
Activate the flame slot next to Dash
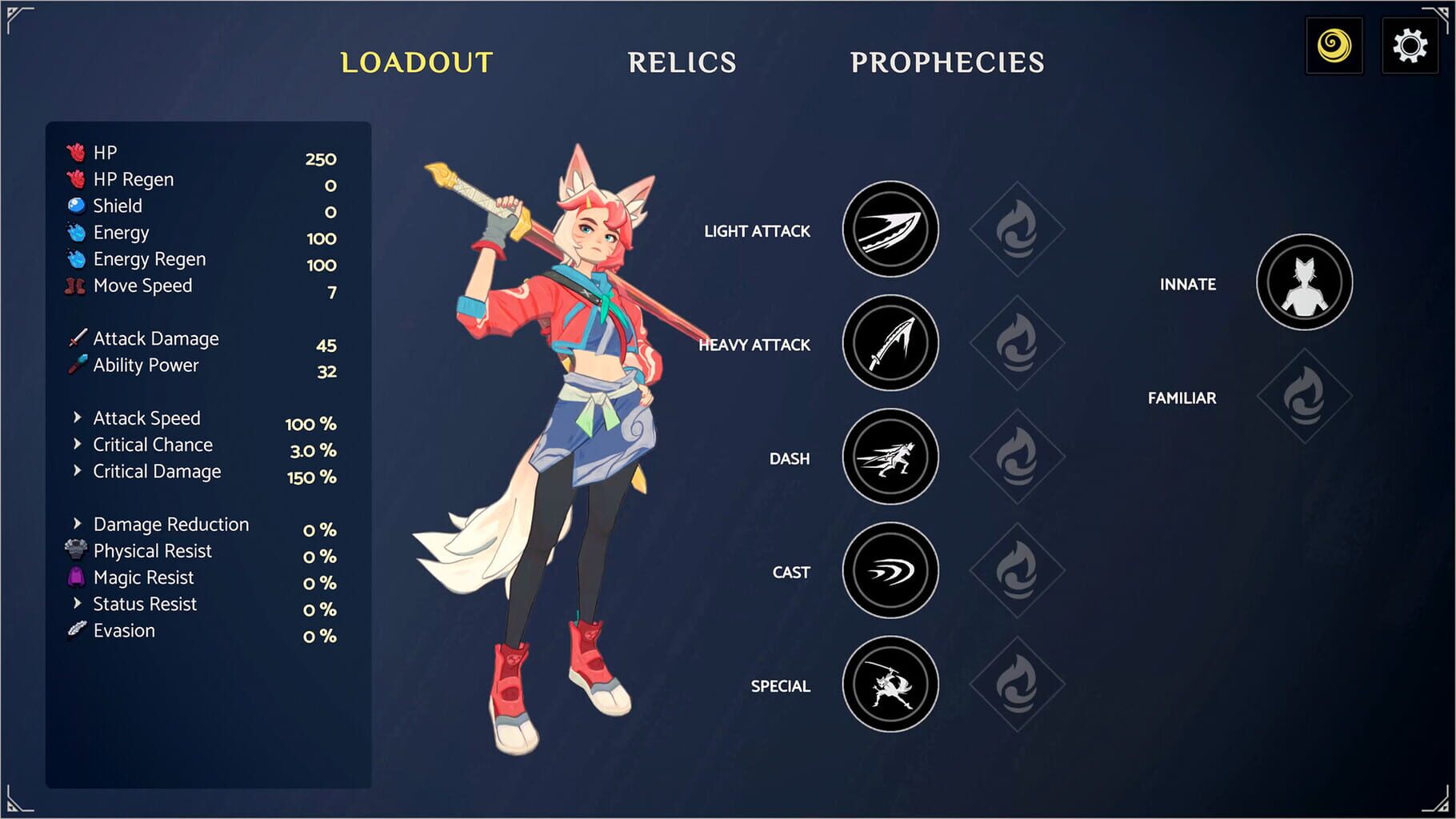pyautogui.click(x=1016, y=457)
